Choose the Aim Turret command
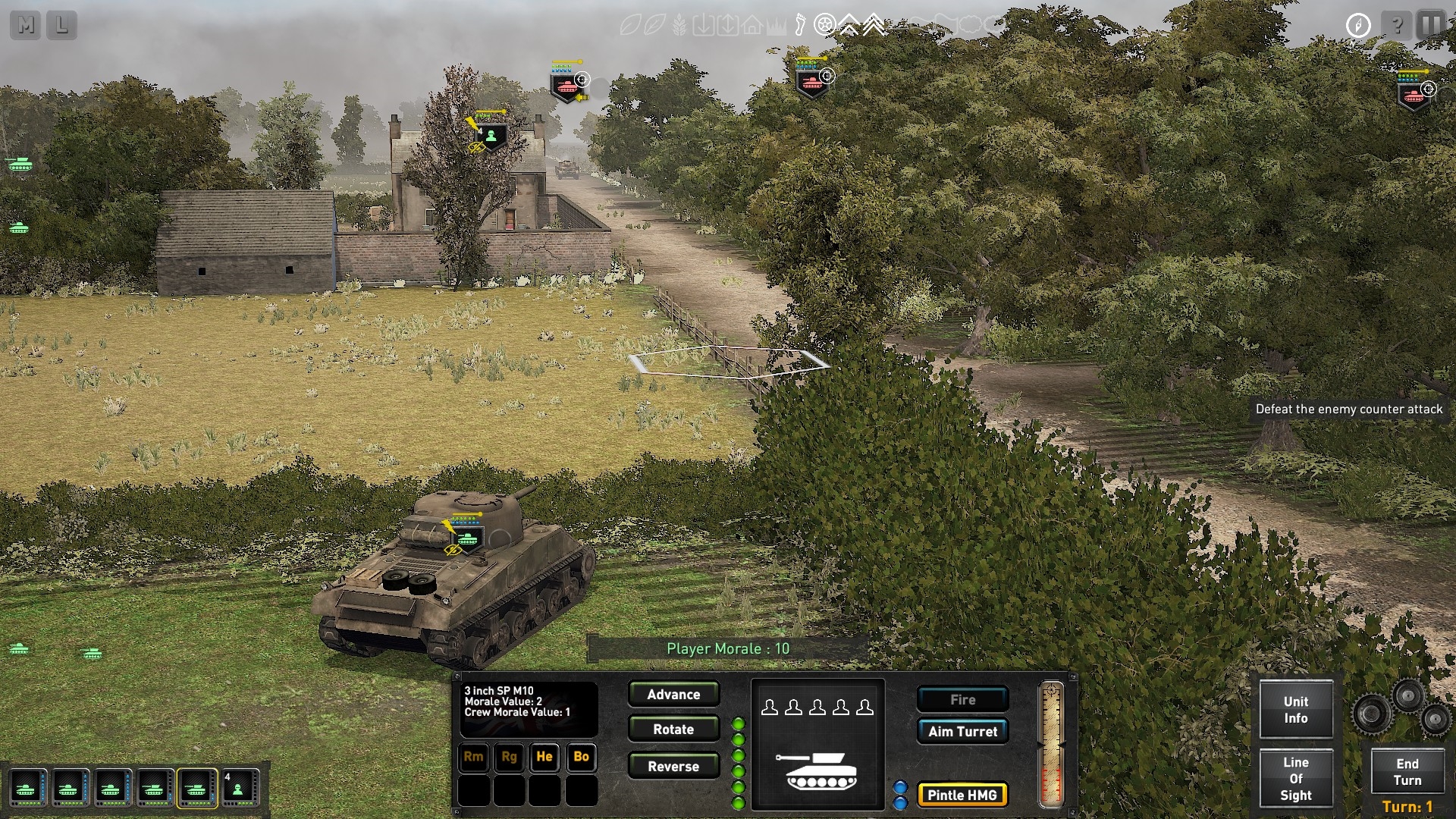Screen dimensions: 1456x819 tap(962, 732)
